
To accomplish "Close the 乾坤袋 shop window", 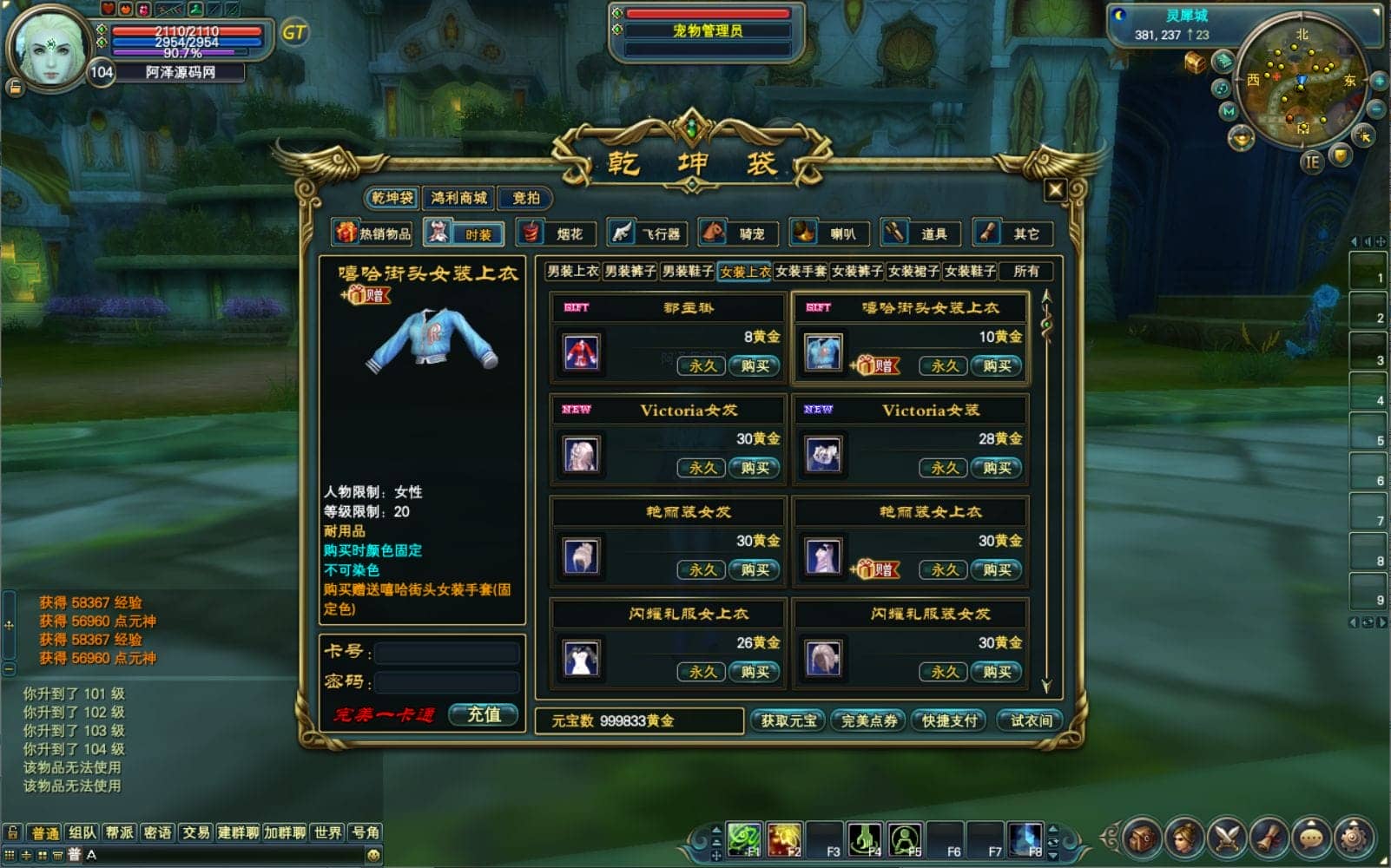I will 1054,189.
